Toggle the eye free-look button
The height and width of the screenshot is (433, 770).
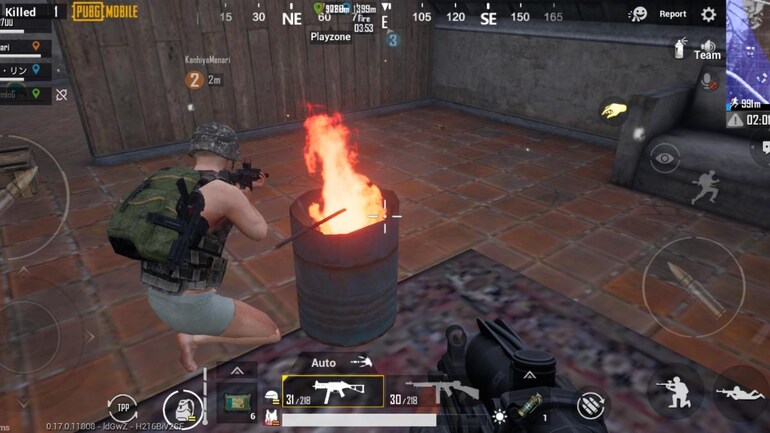tap(664, 157)
